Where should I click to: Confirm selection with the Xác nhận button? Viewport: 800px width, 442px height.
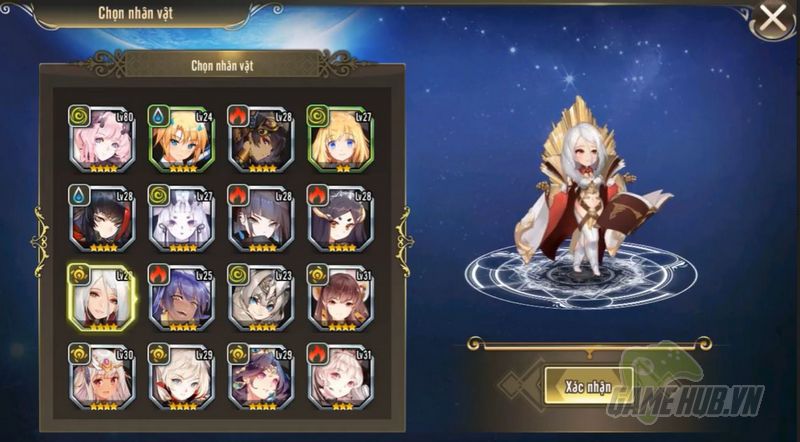(573, 386)
